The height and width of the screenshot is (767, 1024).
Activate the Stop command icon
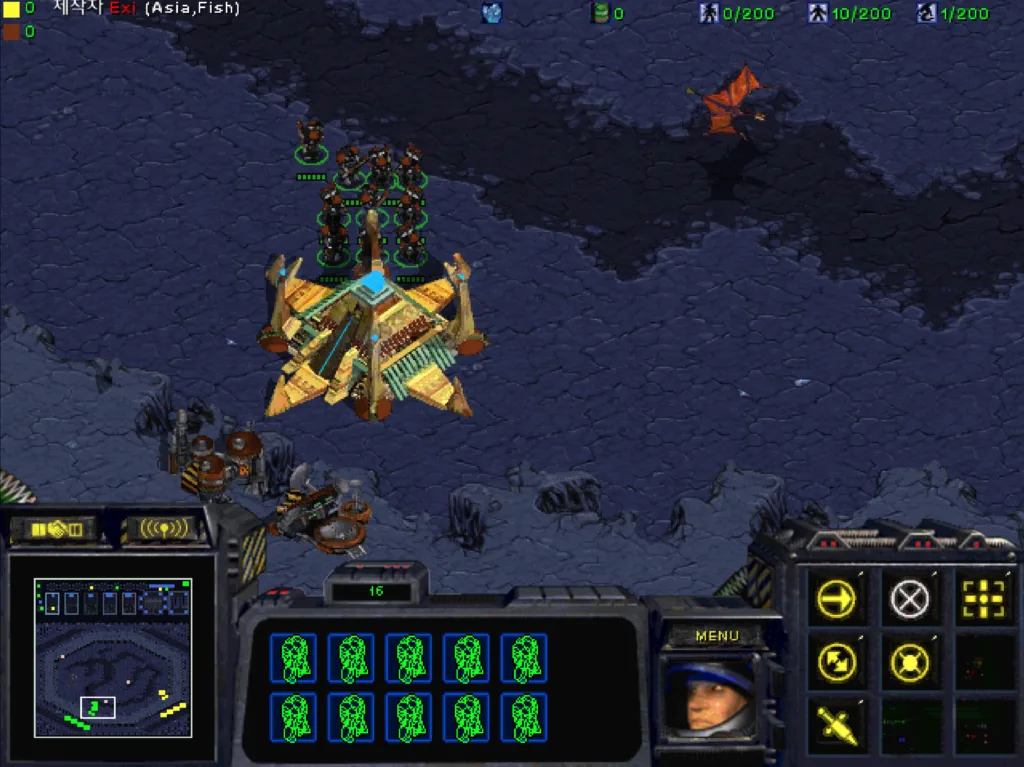pos(909,600)
